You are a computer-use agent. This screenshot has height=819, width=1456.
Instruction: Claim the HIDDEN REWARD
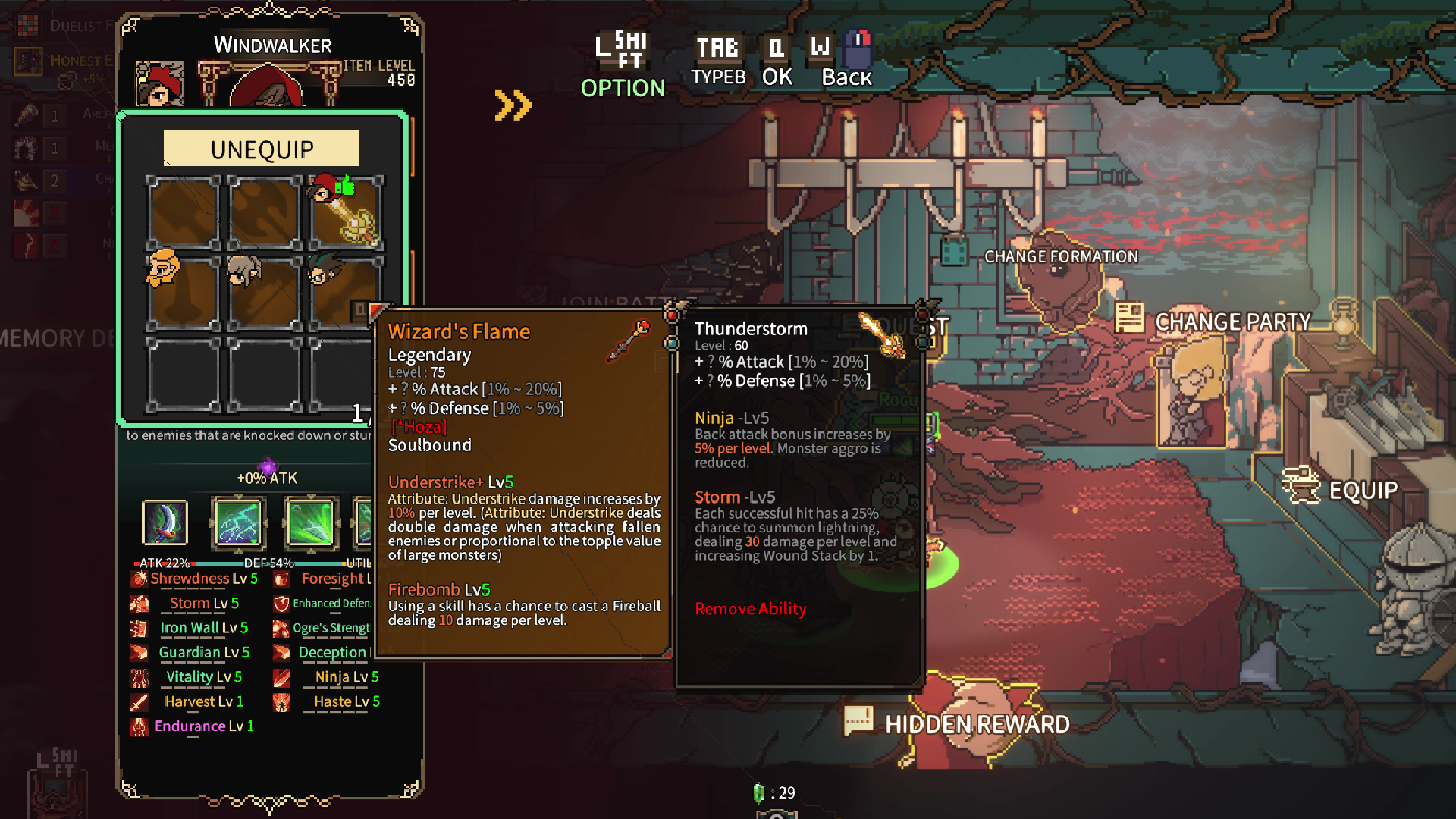pyautogui.click(x=977, y=724)
